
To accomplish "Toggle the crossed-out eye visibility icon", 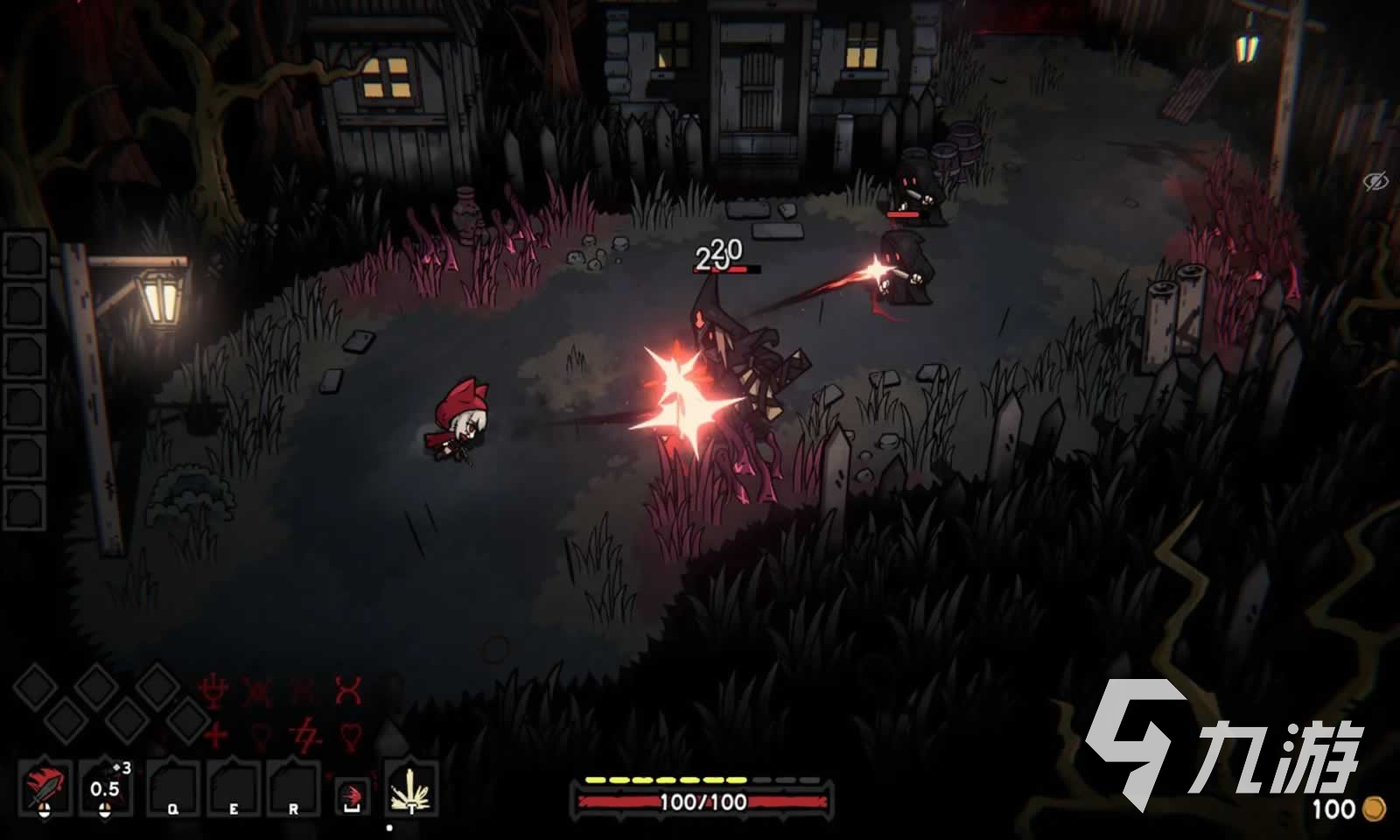I will point(1376,181).
